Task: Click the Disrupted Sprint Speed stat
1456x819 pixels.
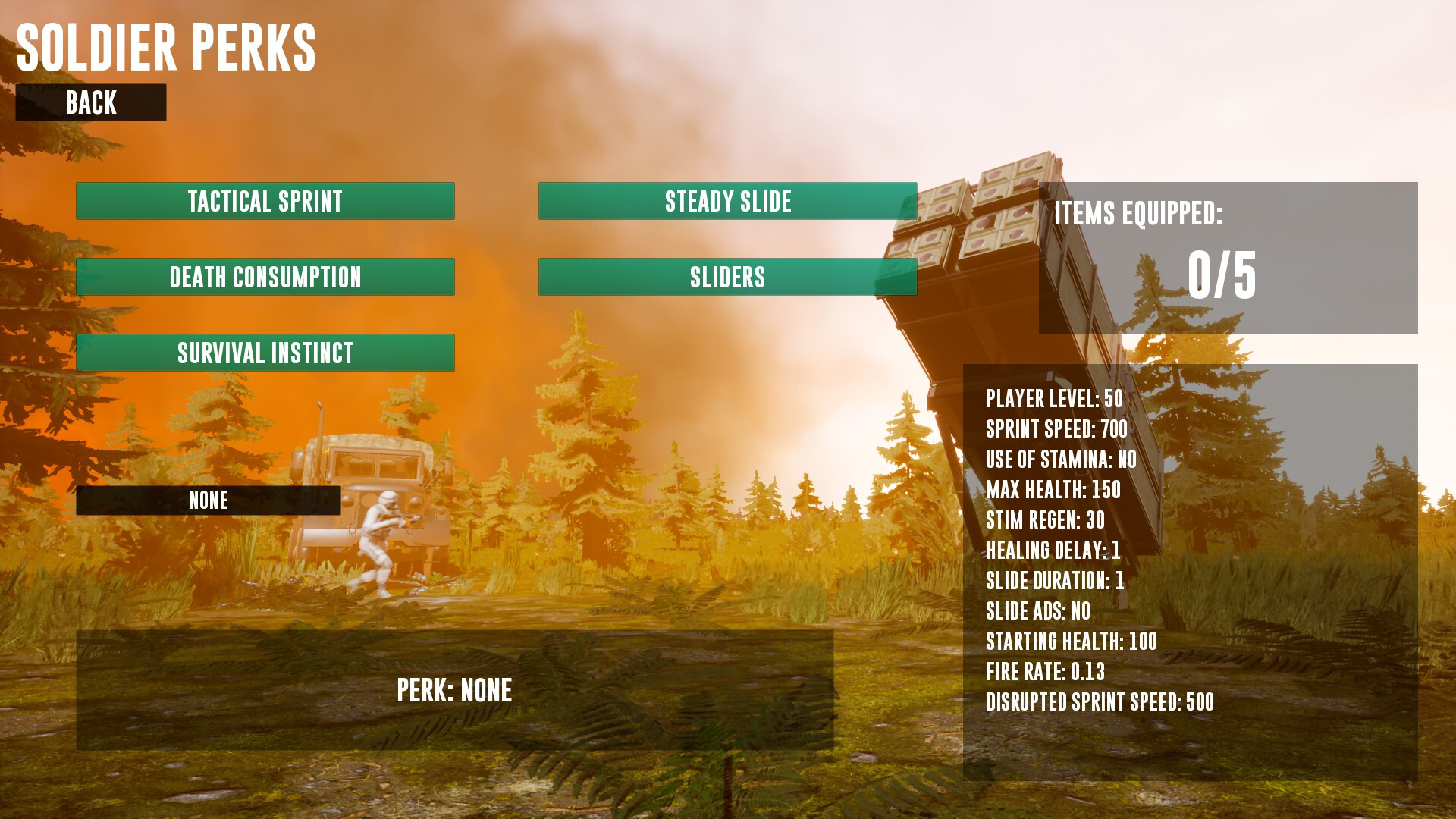Action: click(x=1100, y=701)
